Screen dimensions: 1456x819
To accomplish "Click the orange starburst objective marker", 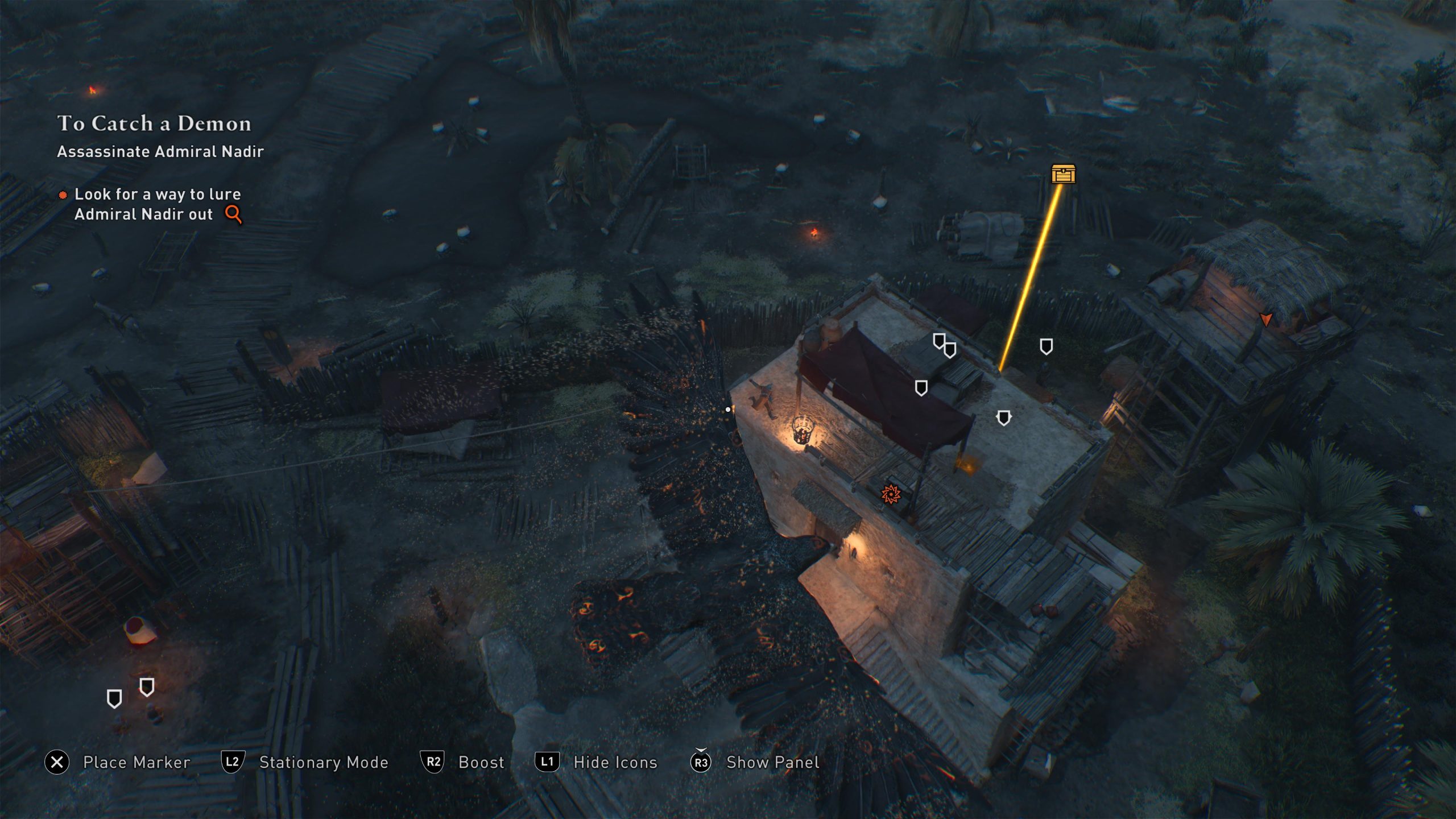I will (x=891, y=494).
